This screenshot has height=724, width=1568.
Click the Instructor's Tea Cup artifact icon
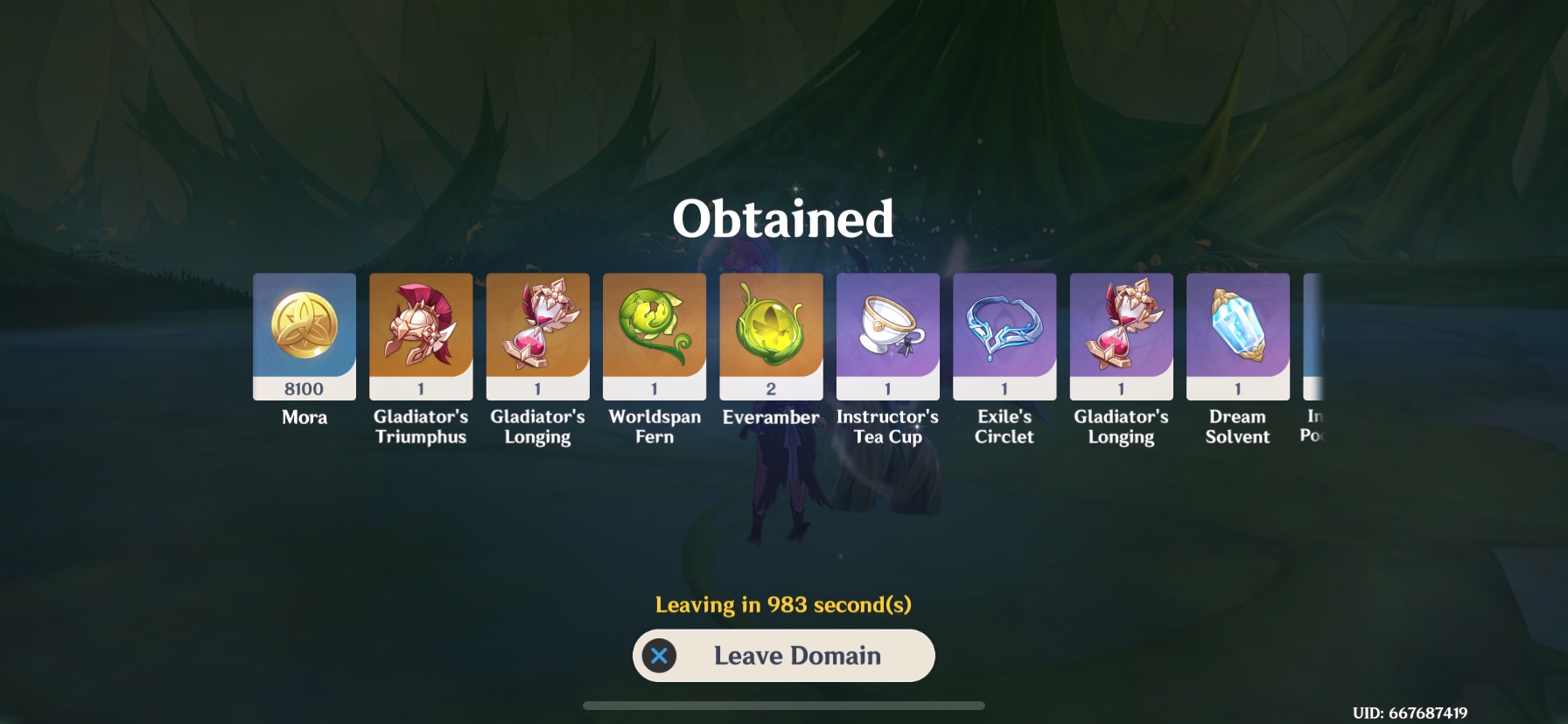pos(887,335)
